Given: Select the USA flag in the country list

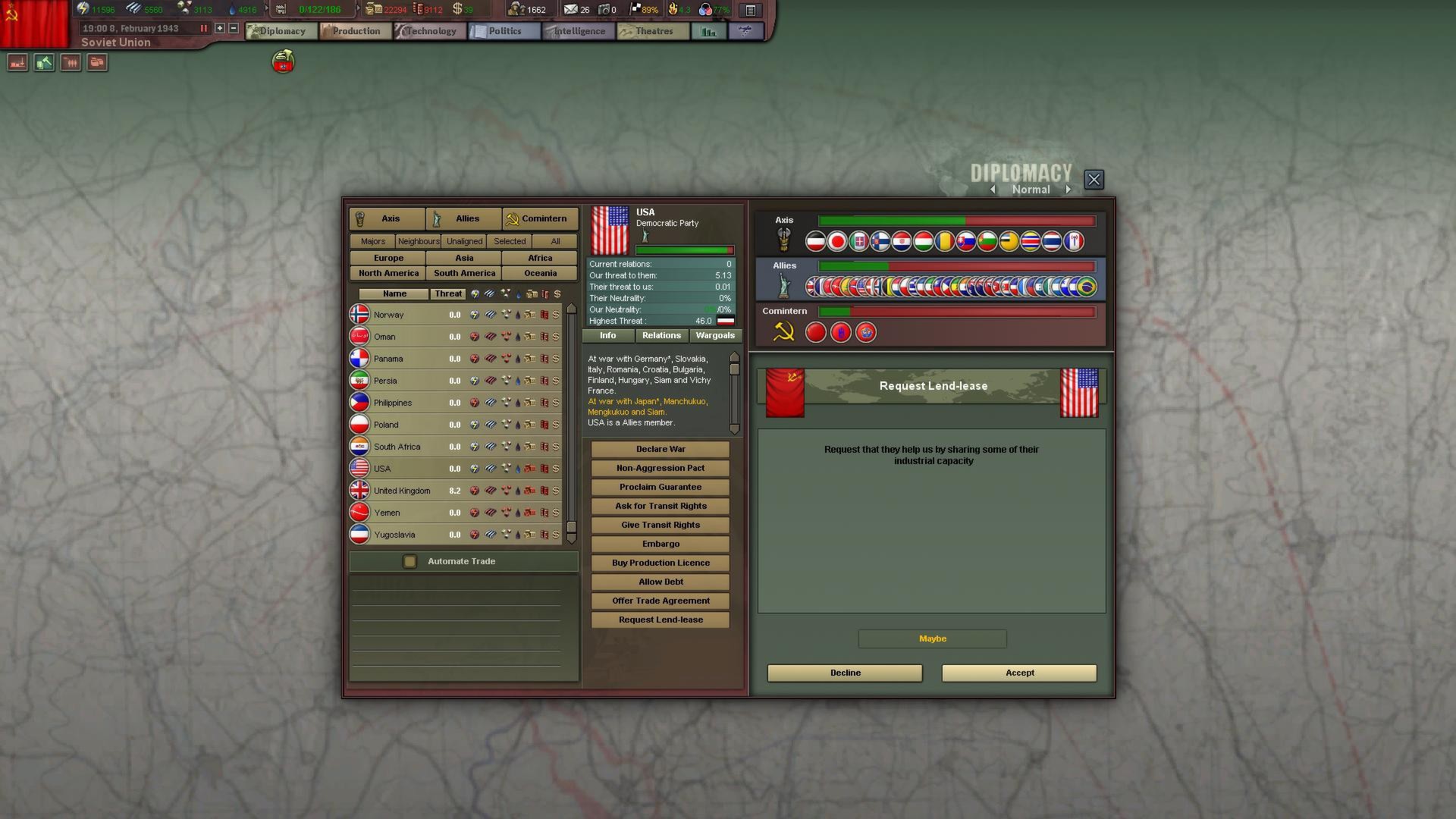Looking at the screenshot, I should pyautogui.click(x=360, y=468).
